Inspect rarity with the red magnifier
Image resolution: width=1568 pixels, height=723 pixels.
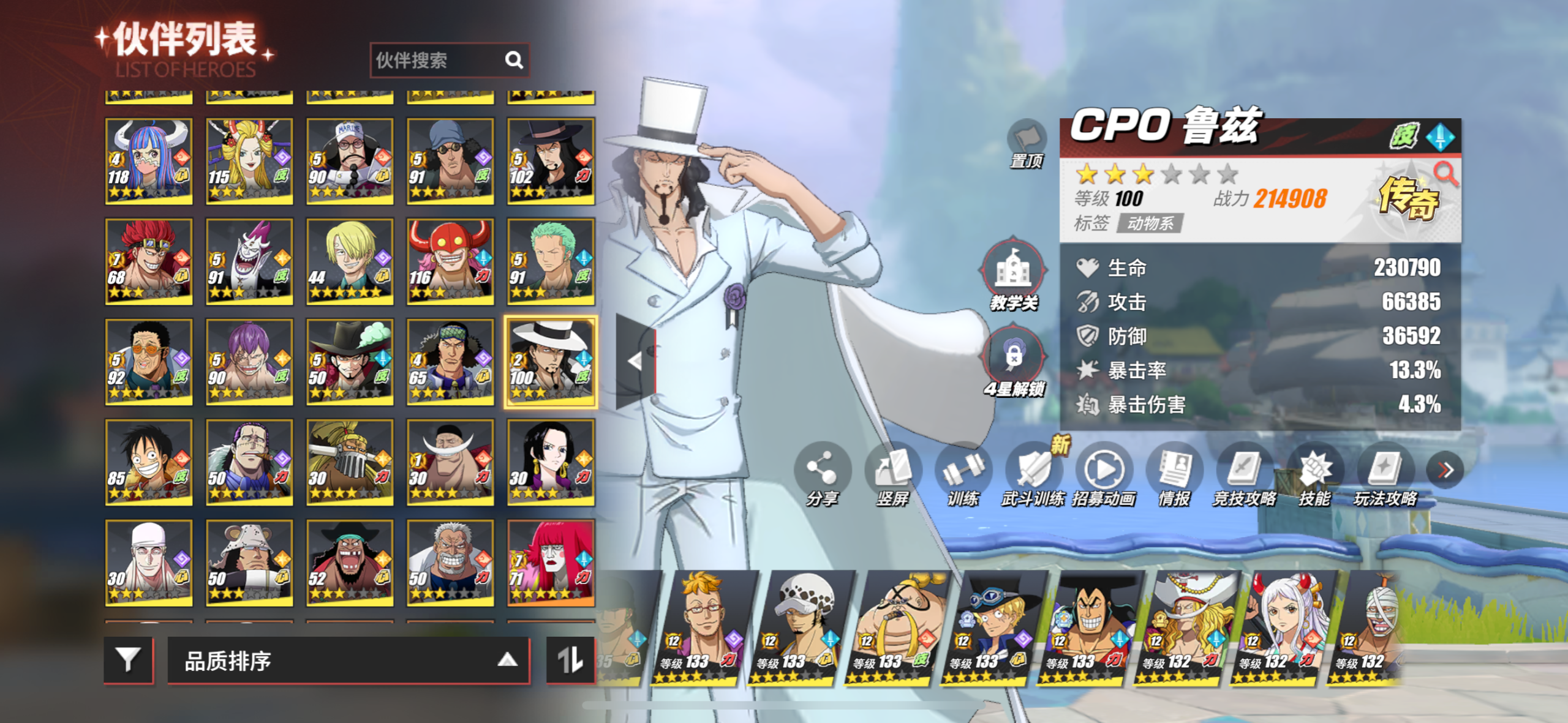(x=1445, y=174)
